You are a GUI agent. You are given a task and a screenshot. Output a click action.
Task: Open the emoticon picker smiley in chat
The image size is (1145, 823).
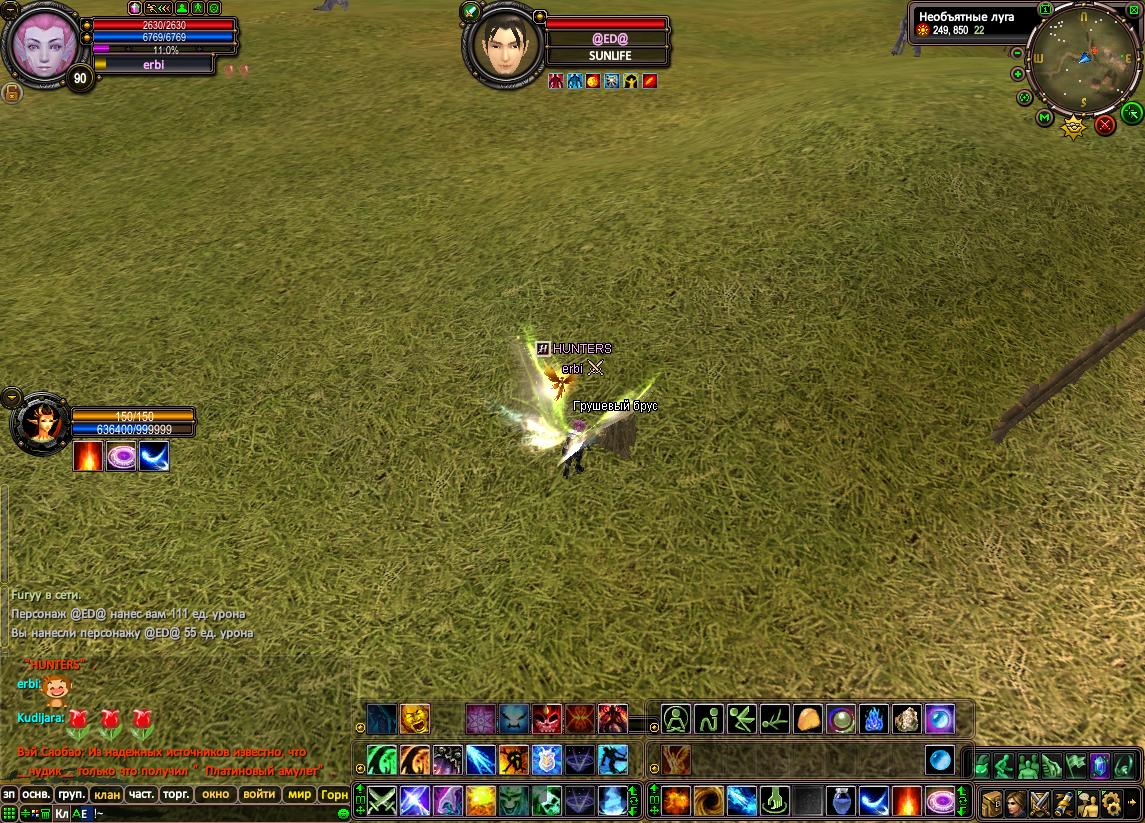point(344,814)
